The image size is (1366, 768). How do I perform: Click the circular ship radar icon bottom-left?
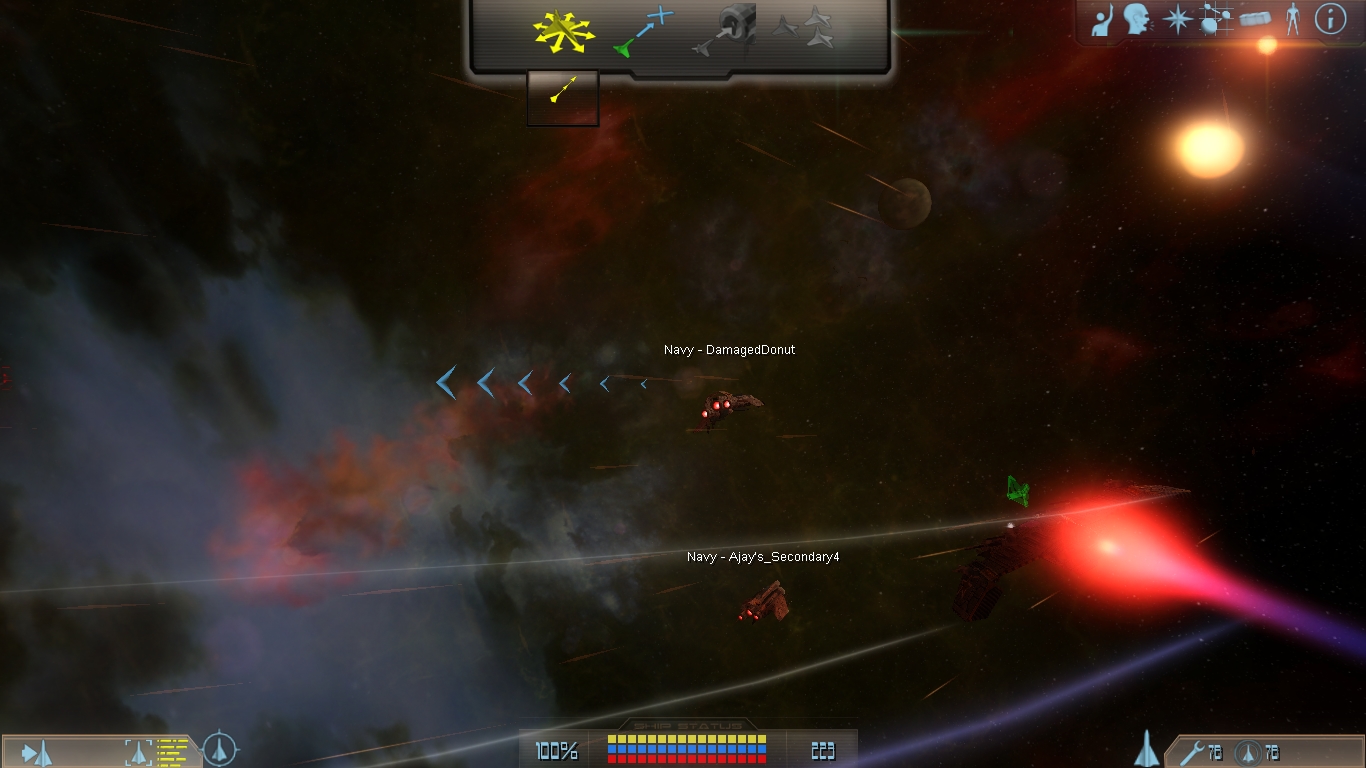220,749
